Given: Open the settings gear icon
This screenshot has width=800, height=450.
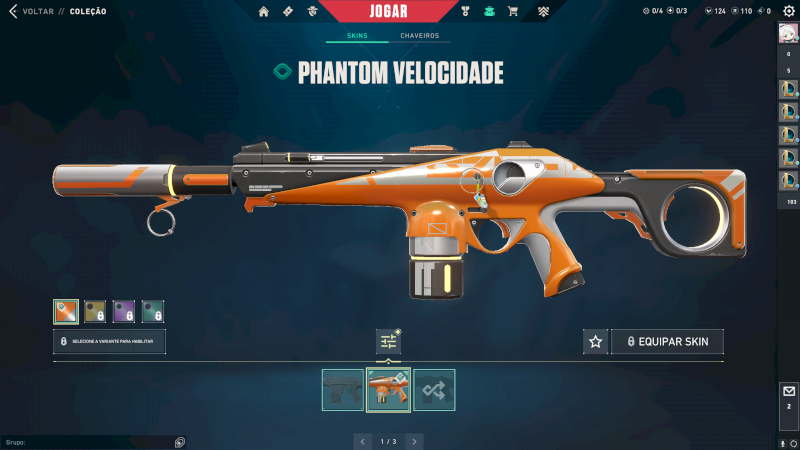Looking at the screenshot, I should pos(788,11).
